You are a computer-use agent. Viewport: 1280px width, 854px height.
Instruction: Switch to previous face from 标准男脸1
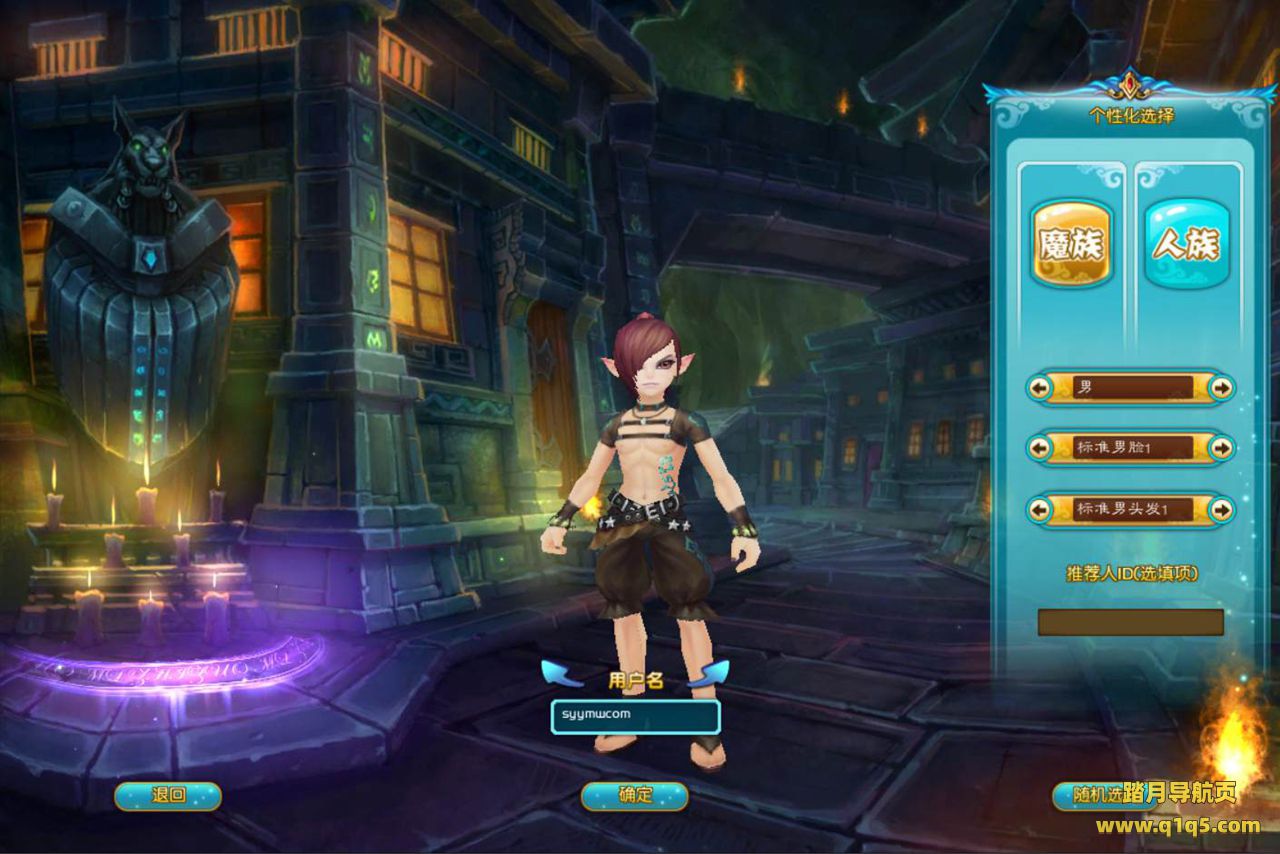click(1040, 448)
